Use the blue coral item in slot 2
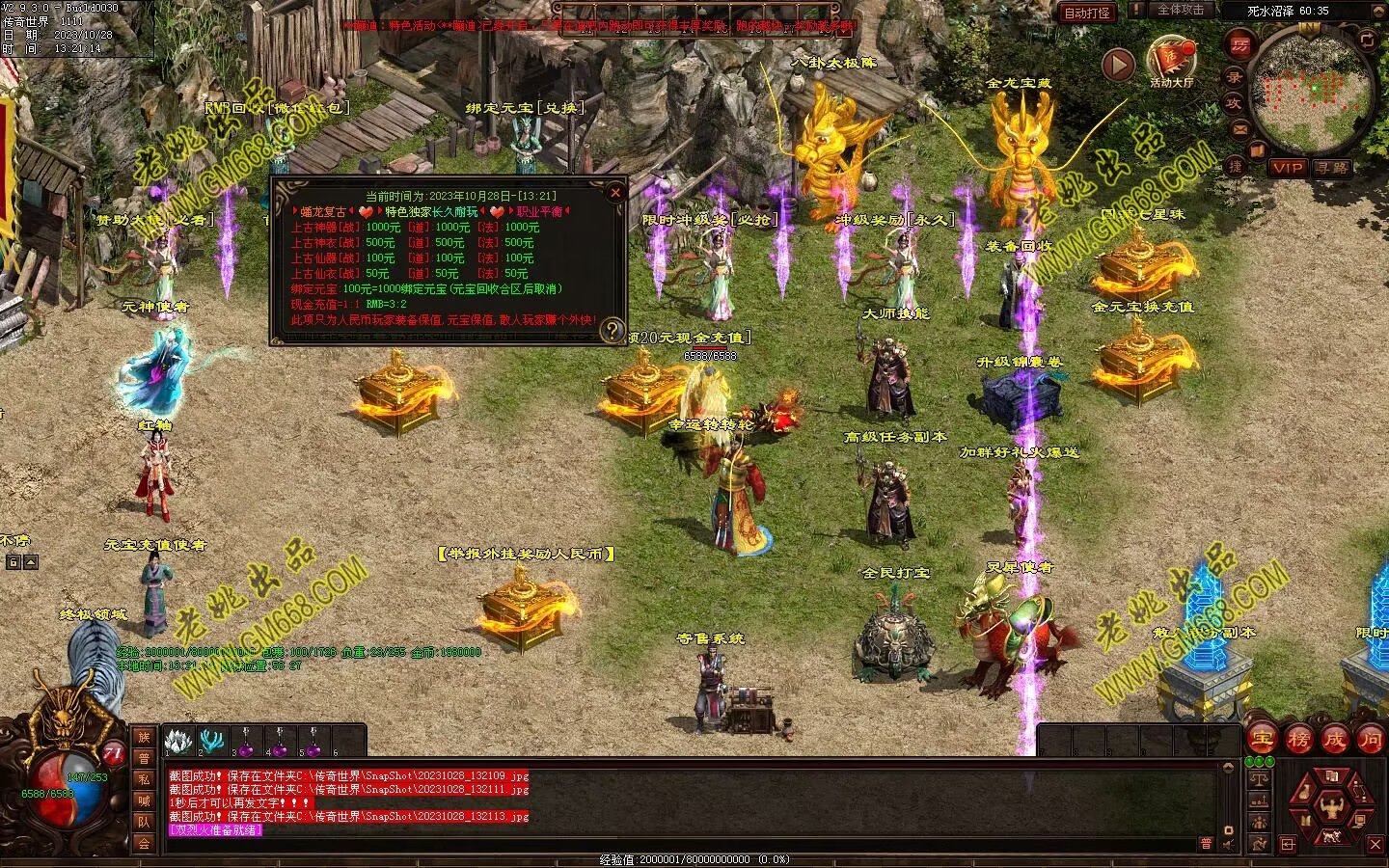The height and width of the screenshot is (868, 1389). [210, 741]
